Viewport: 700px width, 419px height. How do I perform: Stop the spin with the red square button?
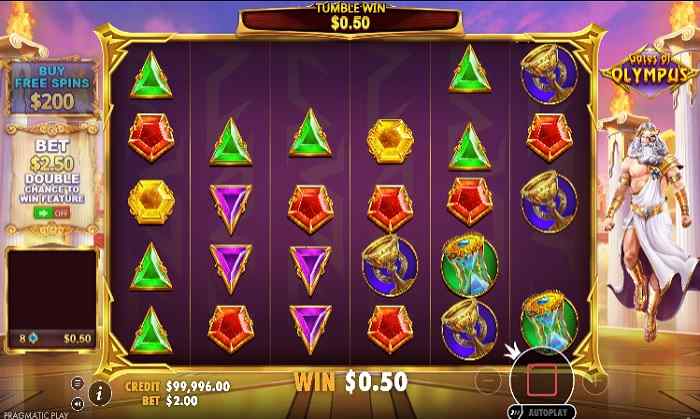point(540,379)
